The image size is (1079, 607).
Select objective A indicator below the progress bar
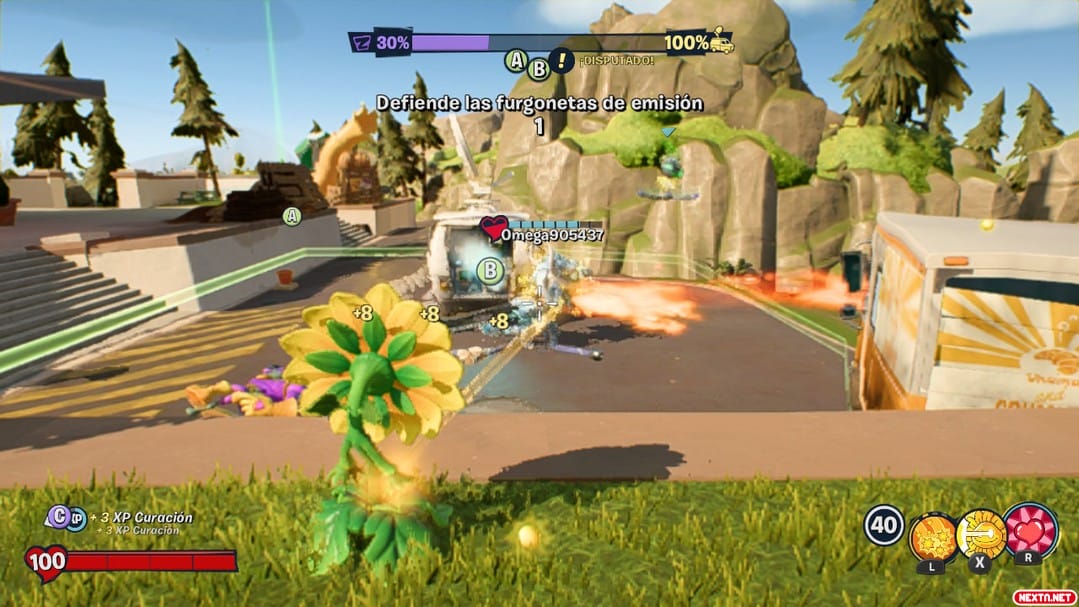click(x=516, y=61)
